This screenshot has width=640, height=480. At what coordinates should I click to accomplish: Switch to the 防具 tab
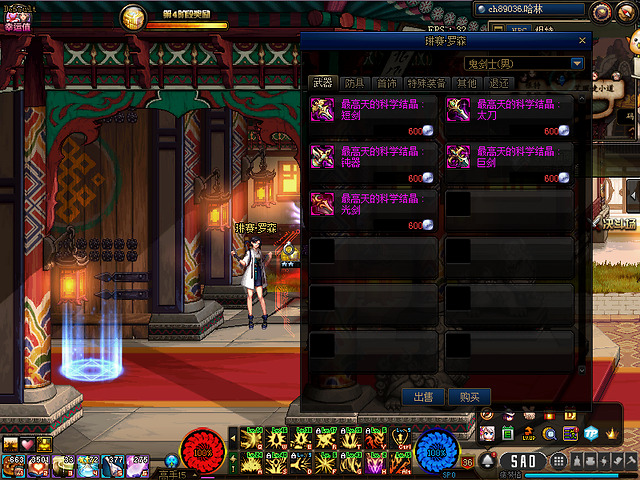(x=354, y=83)
